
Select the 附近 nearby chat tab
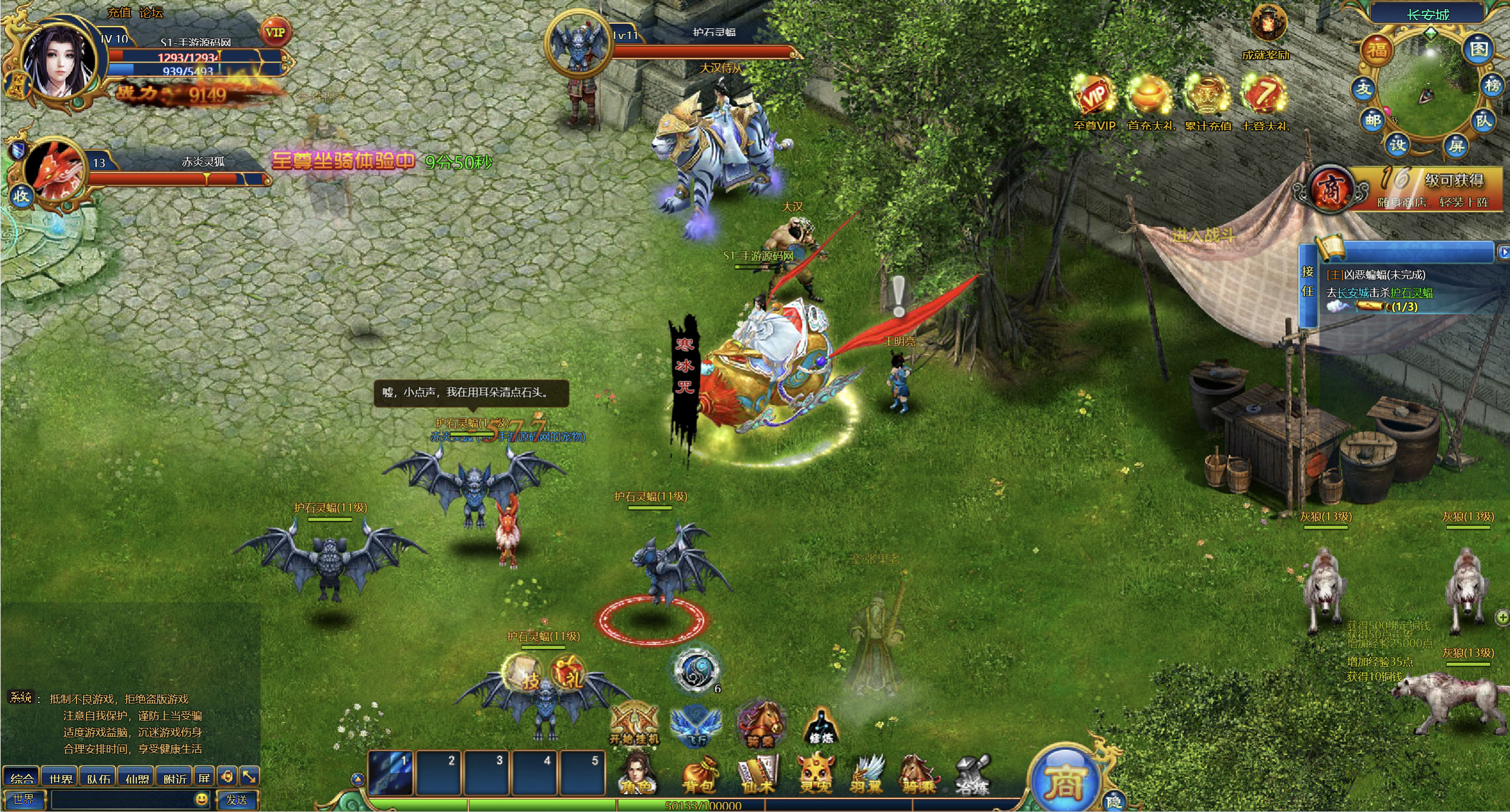click(175, 778)
